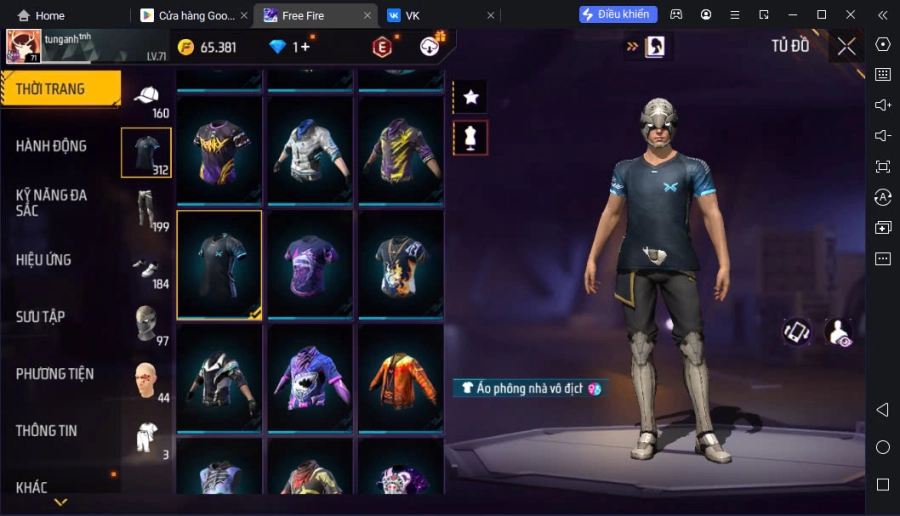The height and width of the screenshot is (516, 900).
Task: Select the orange jacket item
Action: coord(400,378)
